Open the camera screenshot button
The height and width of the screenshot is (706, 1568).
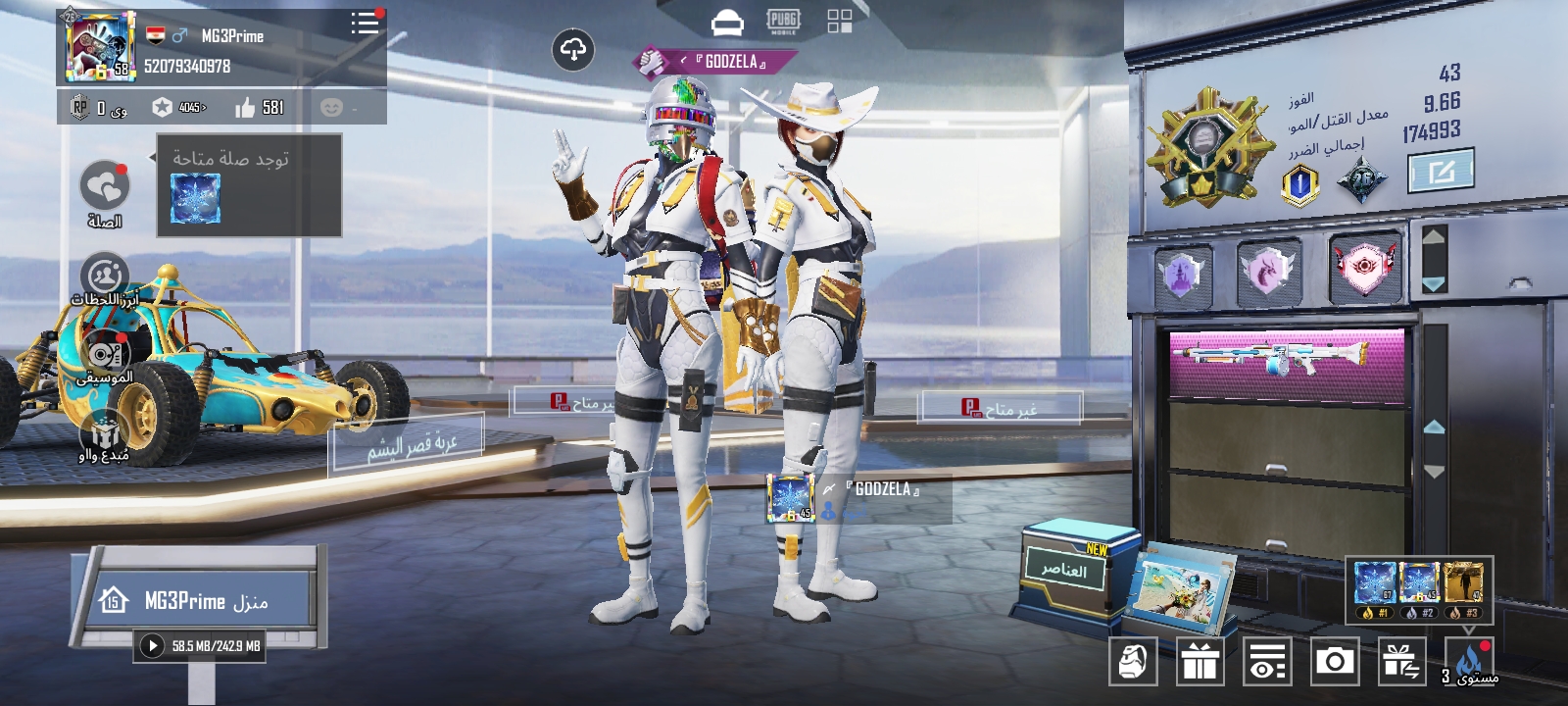[x=1334, y=661]
